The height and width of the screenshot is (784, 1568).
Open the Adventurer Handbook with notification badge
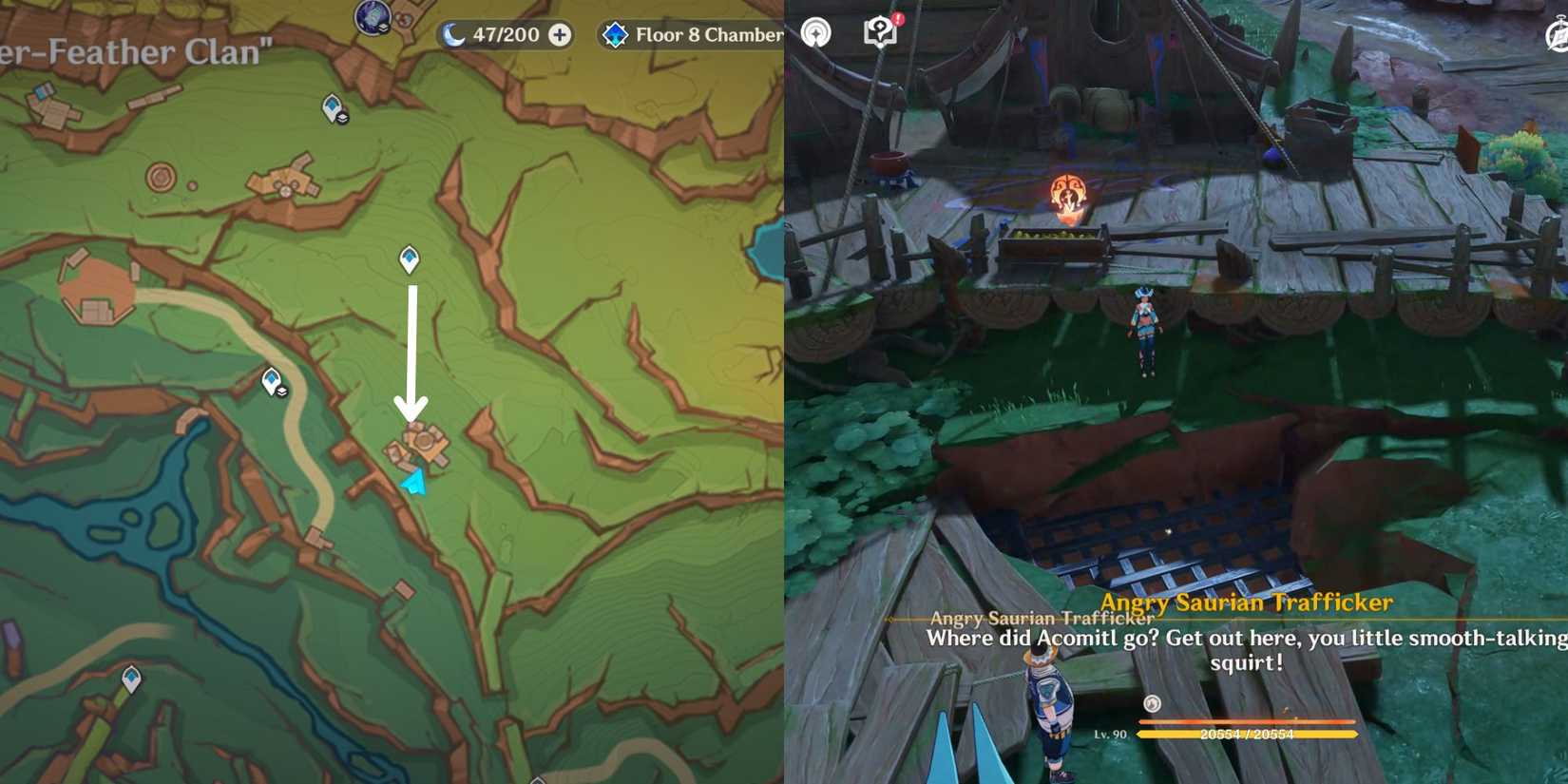(878, 31)
